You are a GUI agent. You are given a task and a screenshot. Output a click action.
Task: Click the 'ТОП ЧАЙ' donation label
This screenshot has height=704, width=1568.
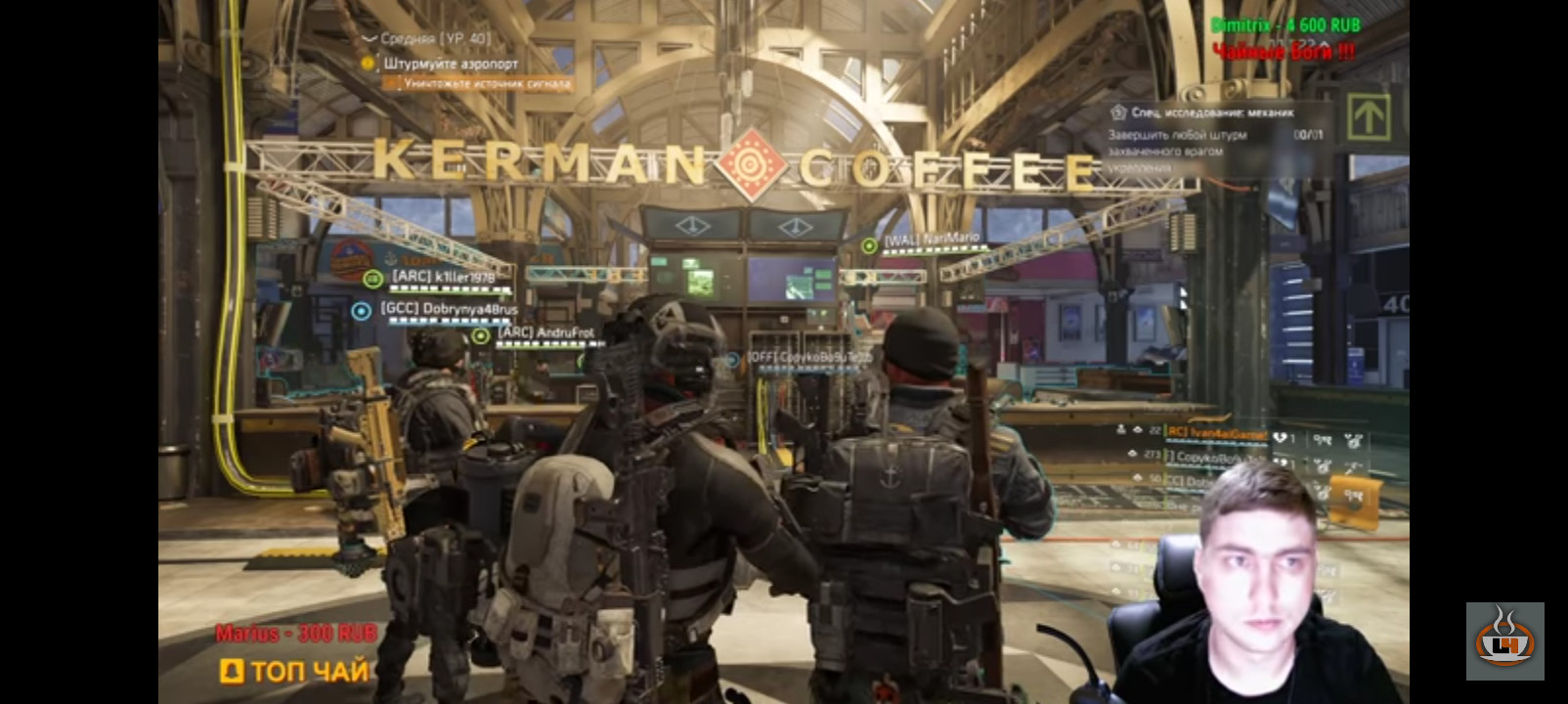296,671
